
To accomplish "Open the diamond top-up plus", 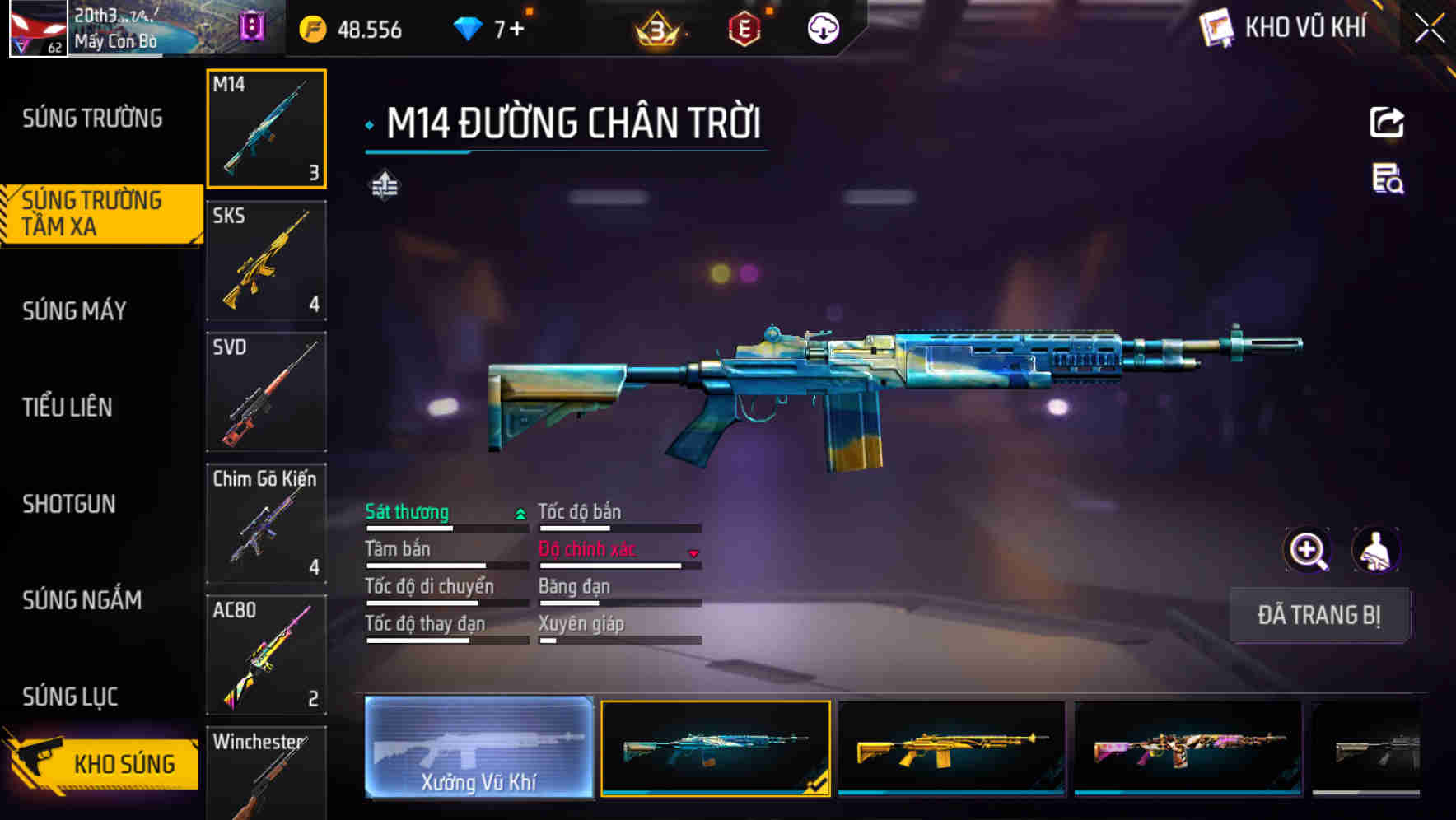I will 516,30.
